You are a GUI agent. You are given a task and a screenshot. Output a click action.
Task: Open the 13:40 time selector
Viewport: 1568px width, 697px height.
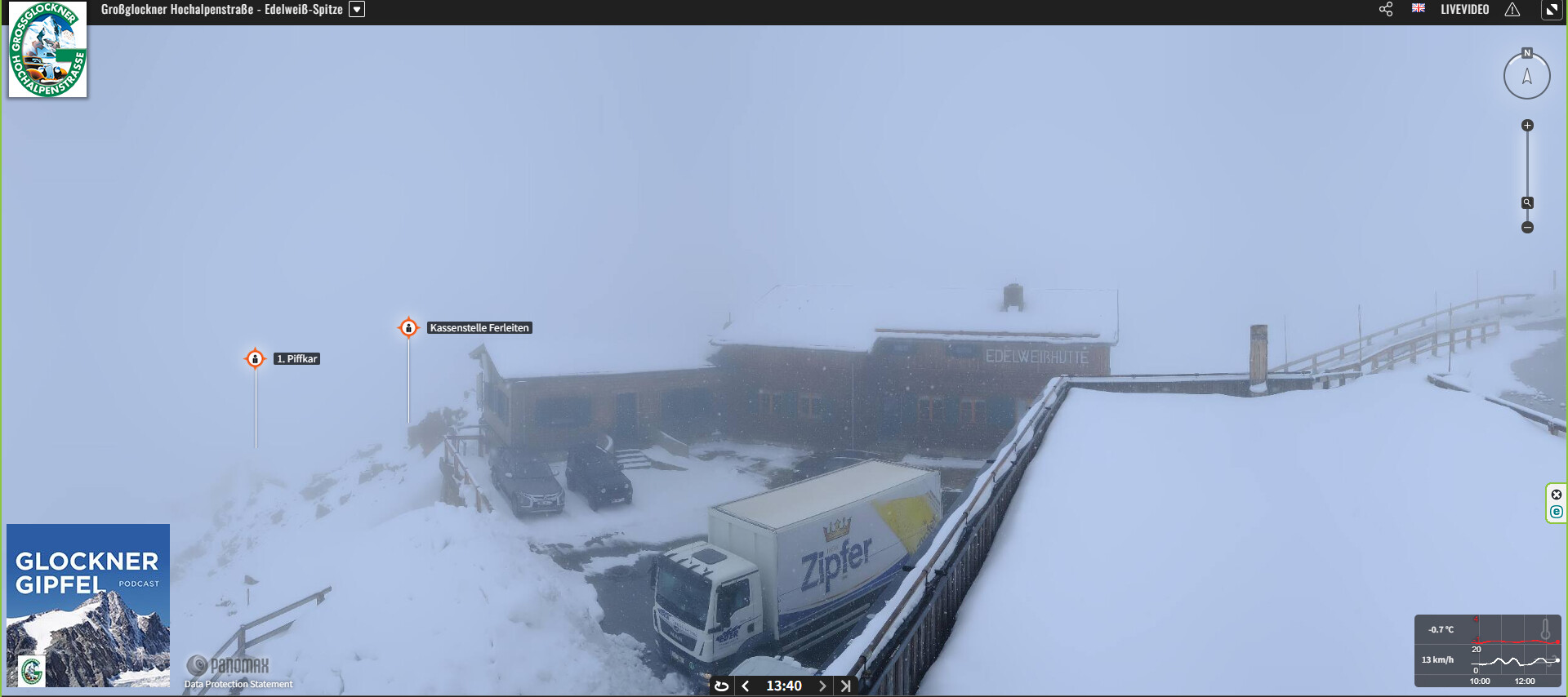783,686
